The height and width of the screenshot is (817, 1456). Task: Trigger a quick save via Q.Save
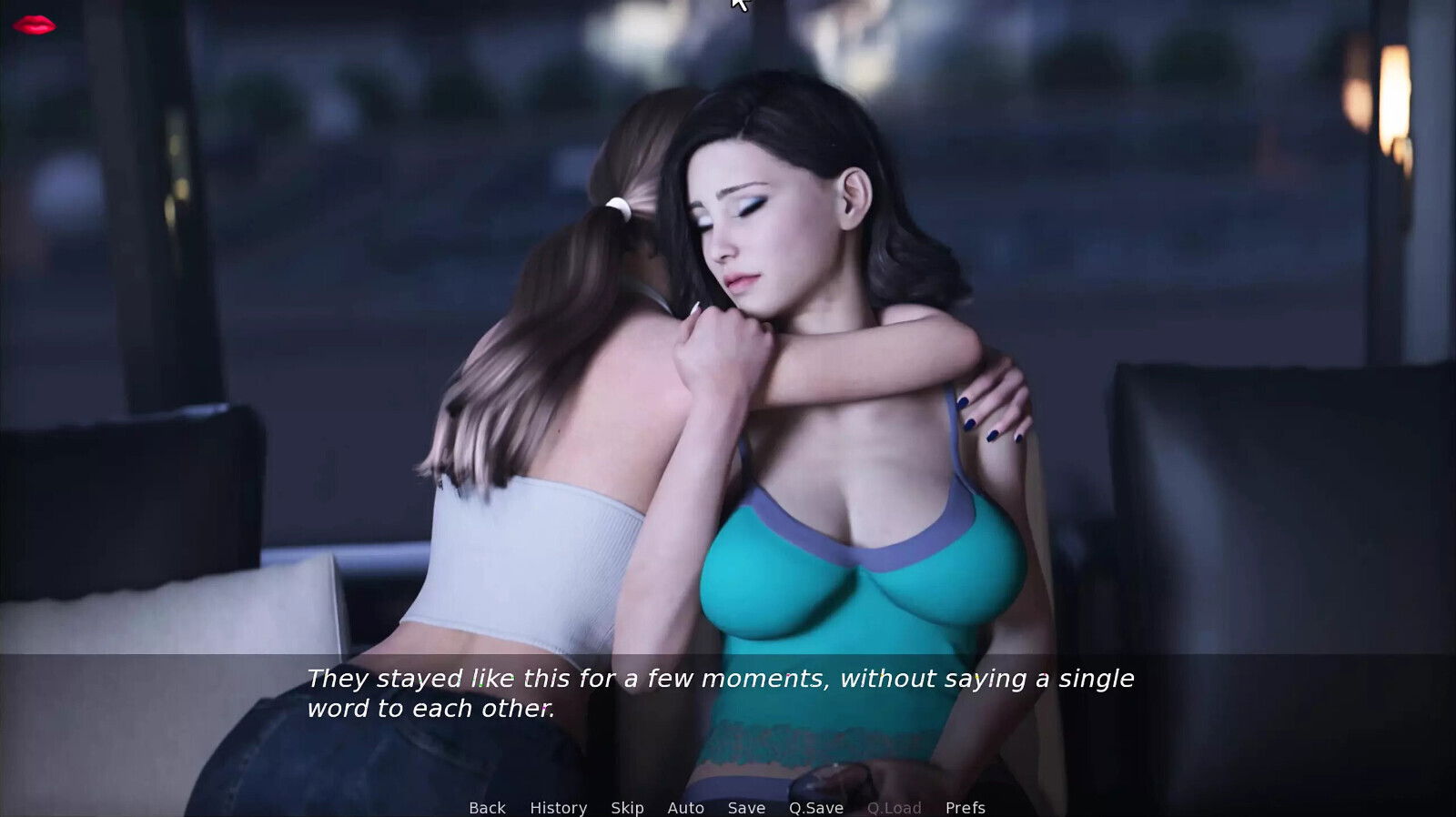(x=815, y=808)
